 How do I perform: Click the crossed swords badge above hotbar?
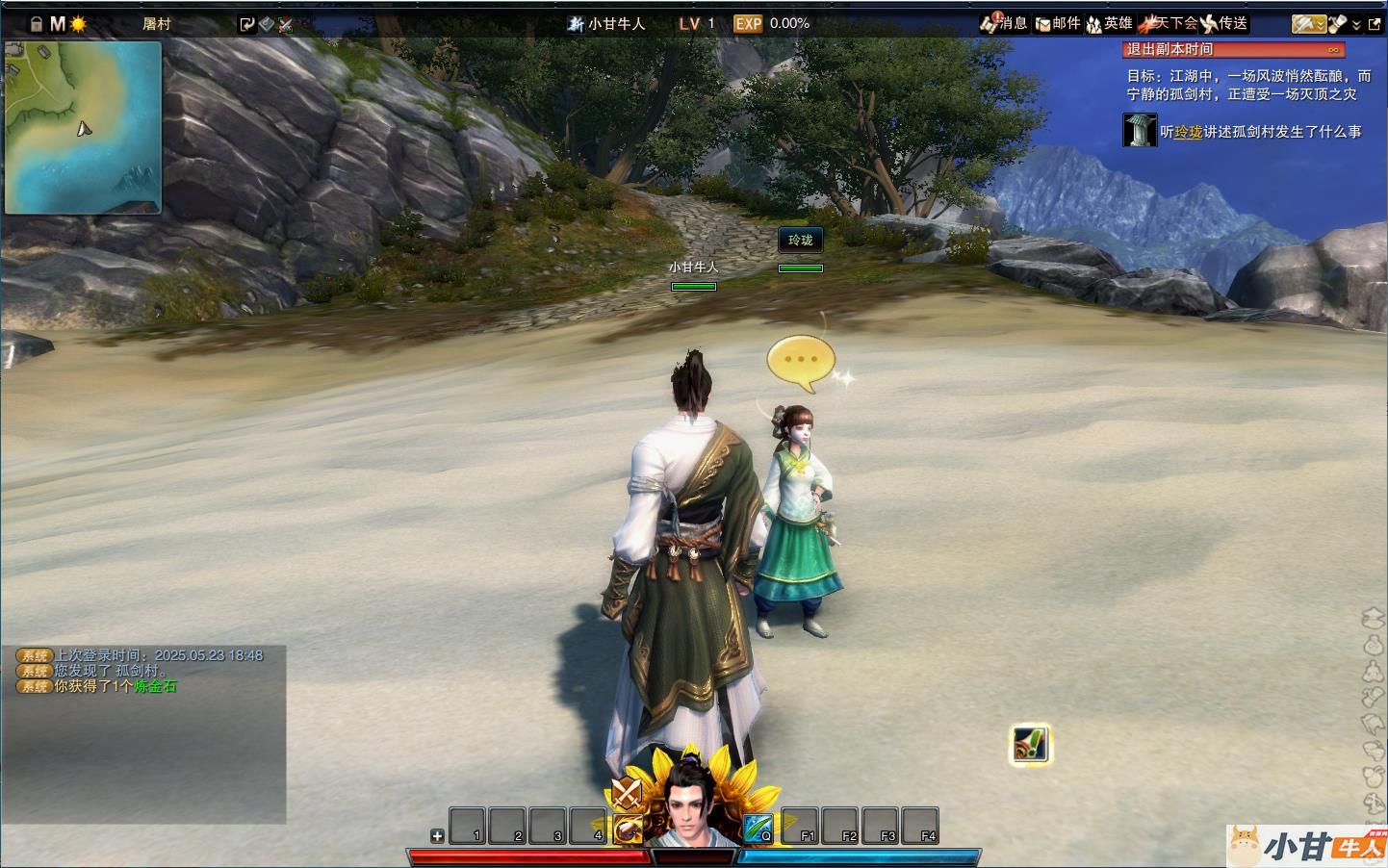coord(627,794)
